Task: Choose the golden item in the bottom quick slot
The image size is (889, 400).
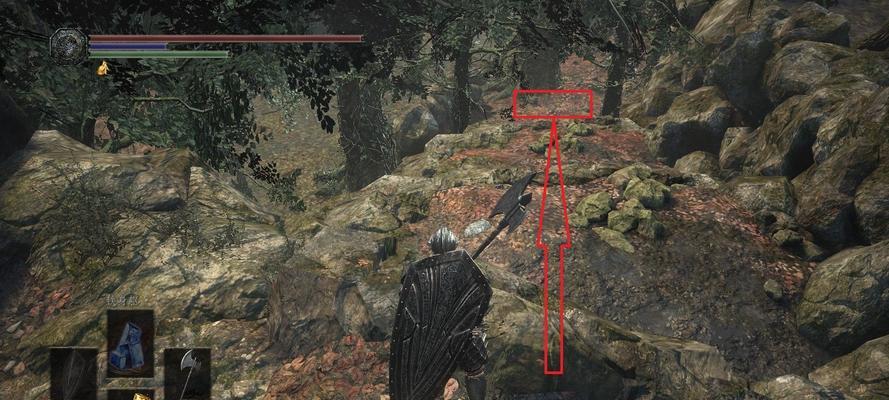Action: (130, 394)
